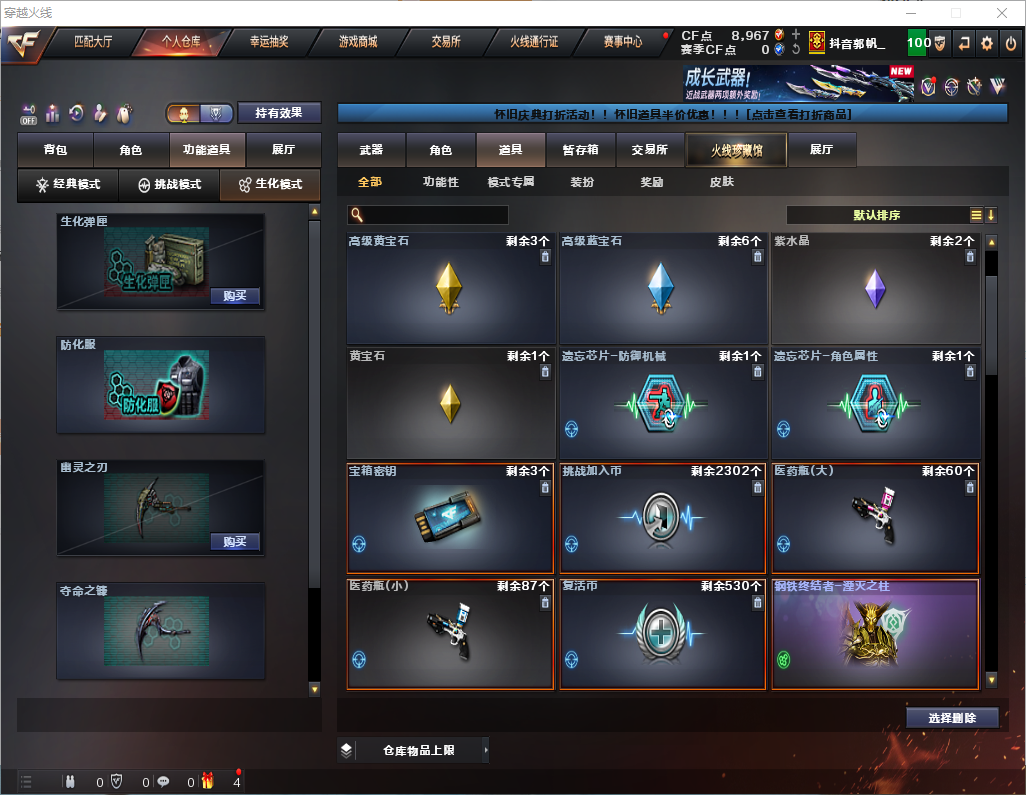The width and height of the screenshot is (1026, 795).
Task: Click the 持有效果 button
Action: point(279,113)
